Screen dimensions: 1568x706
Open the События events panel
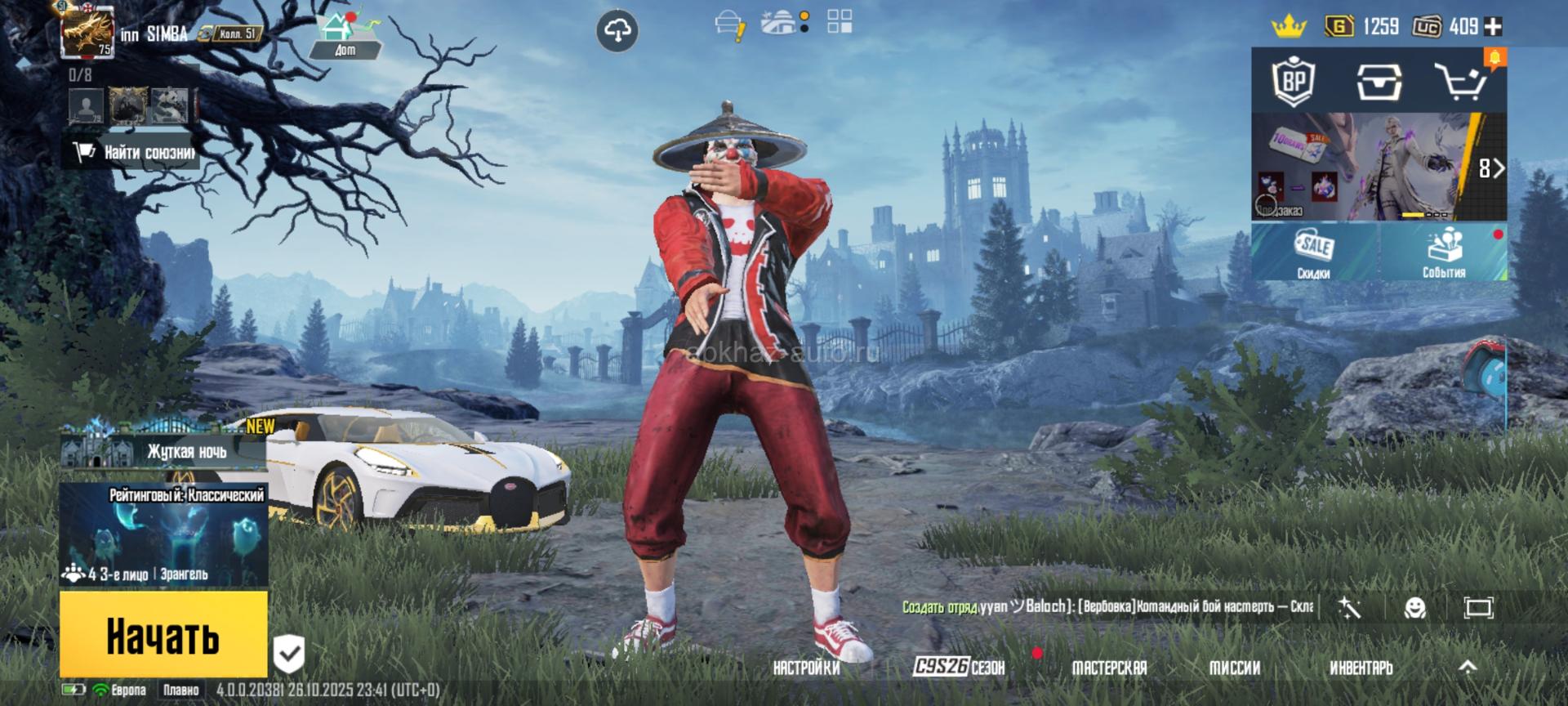point(1443,253)
